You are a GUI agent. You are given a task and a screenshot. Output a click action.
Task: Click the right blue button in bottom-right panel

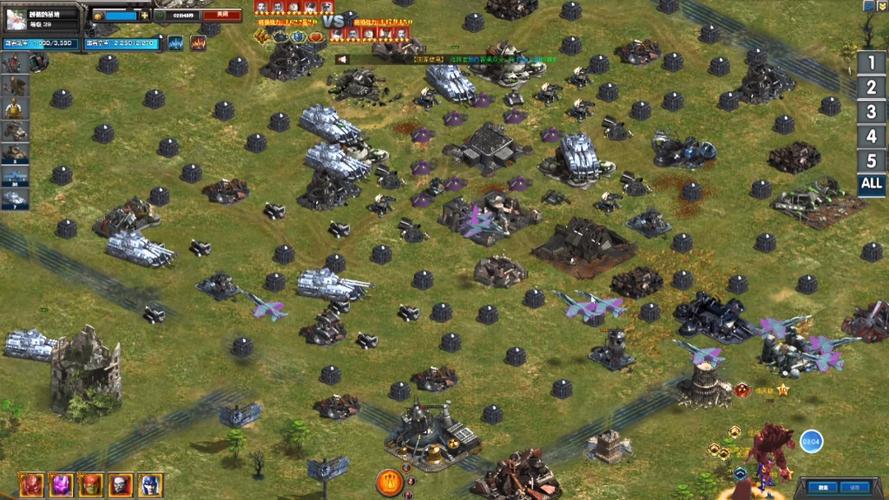click(x=854, y=488)
